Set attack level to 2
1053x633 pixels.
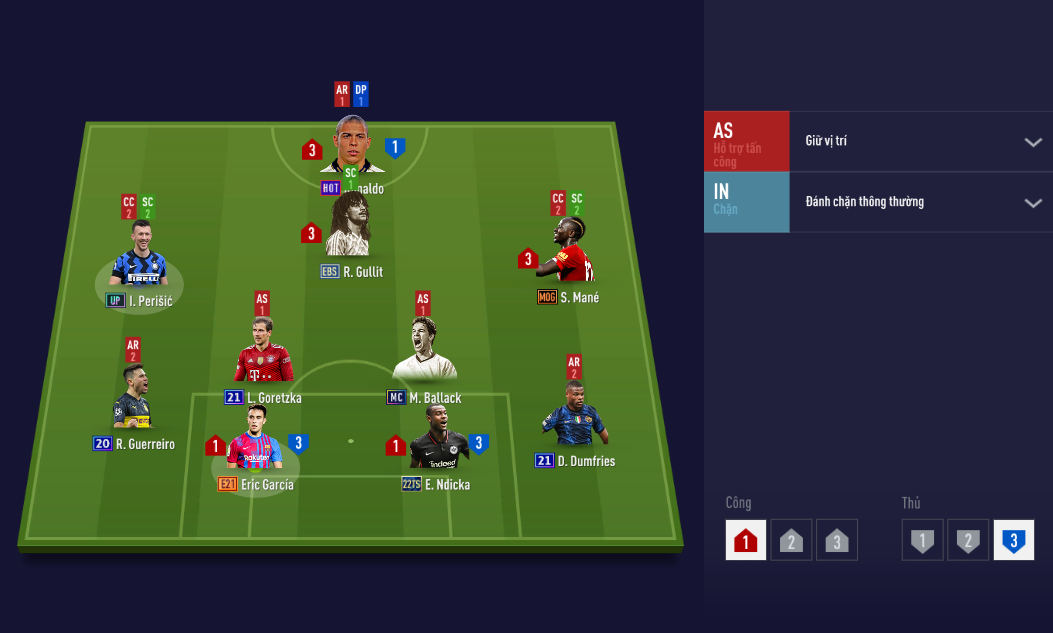[x=791, y=540]
